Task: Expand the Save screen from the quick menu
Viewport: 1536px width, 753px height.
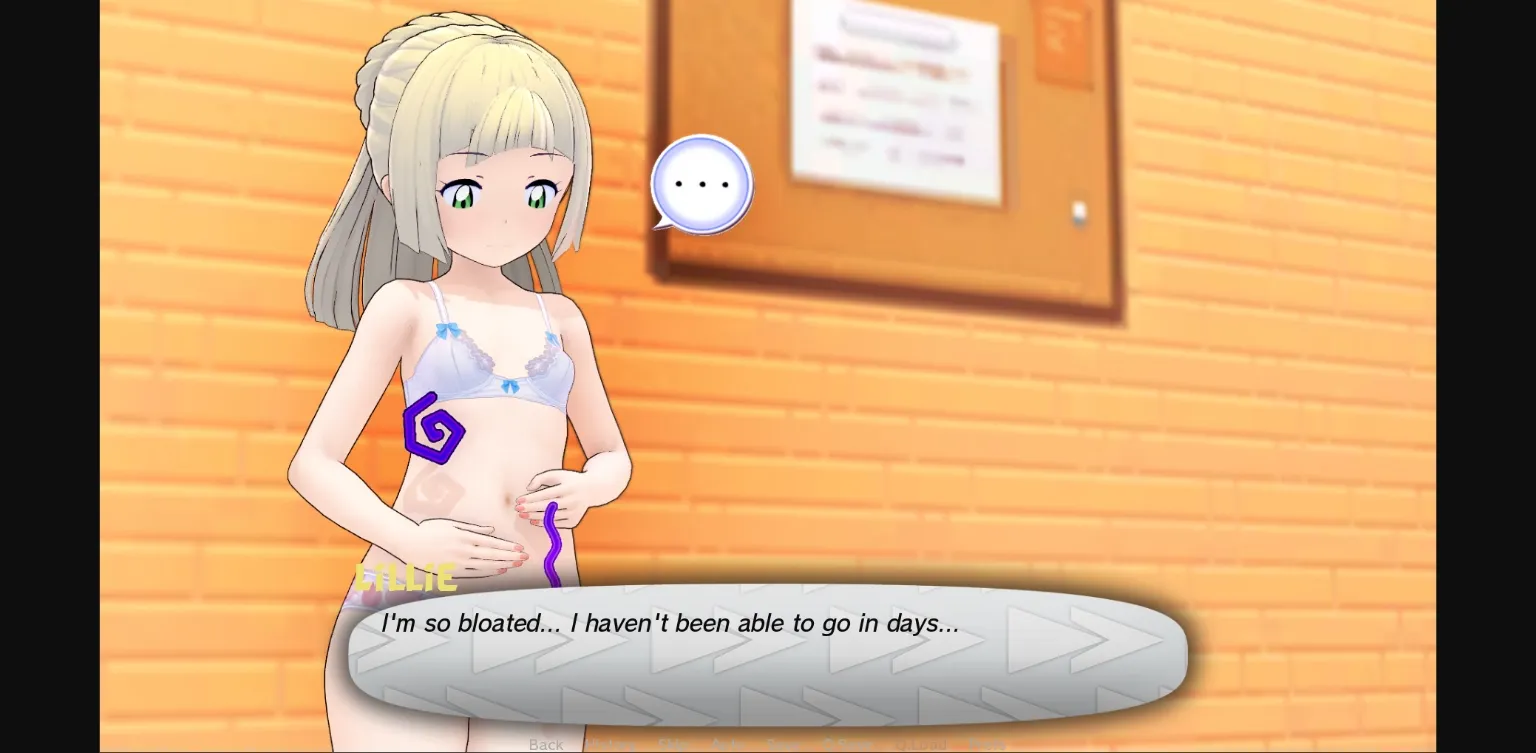Action: coord(783,744)
